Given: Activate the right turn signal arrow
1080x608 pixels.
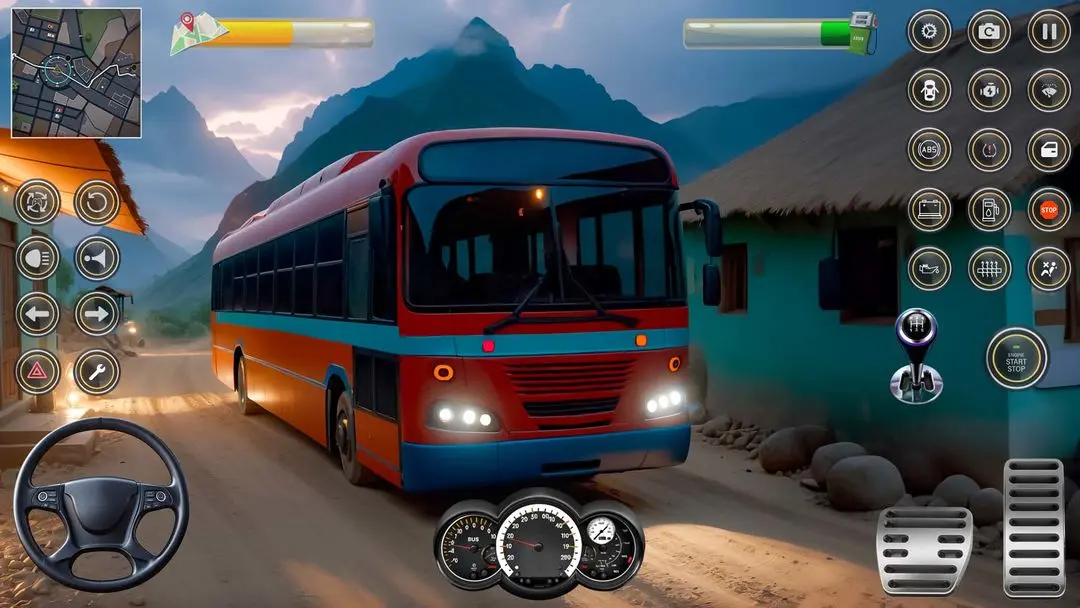Looking at the screenshot, I should point(97,314).
